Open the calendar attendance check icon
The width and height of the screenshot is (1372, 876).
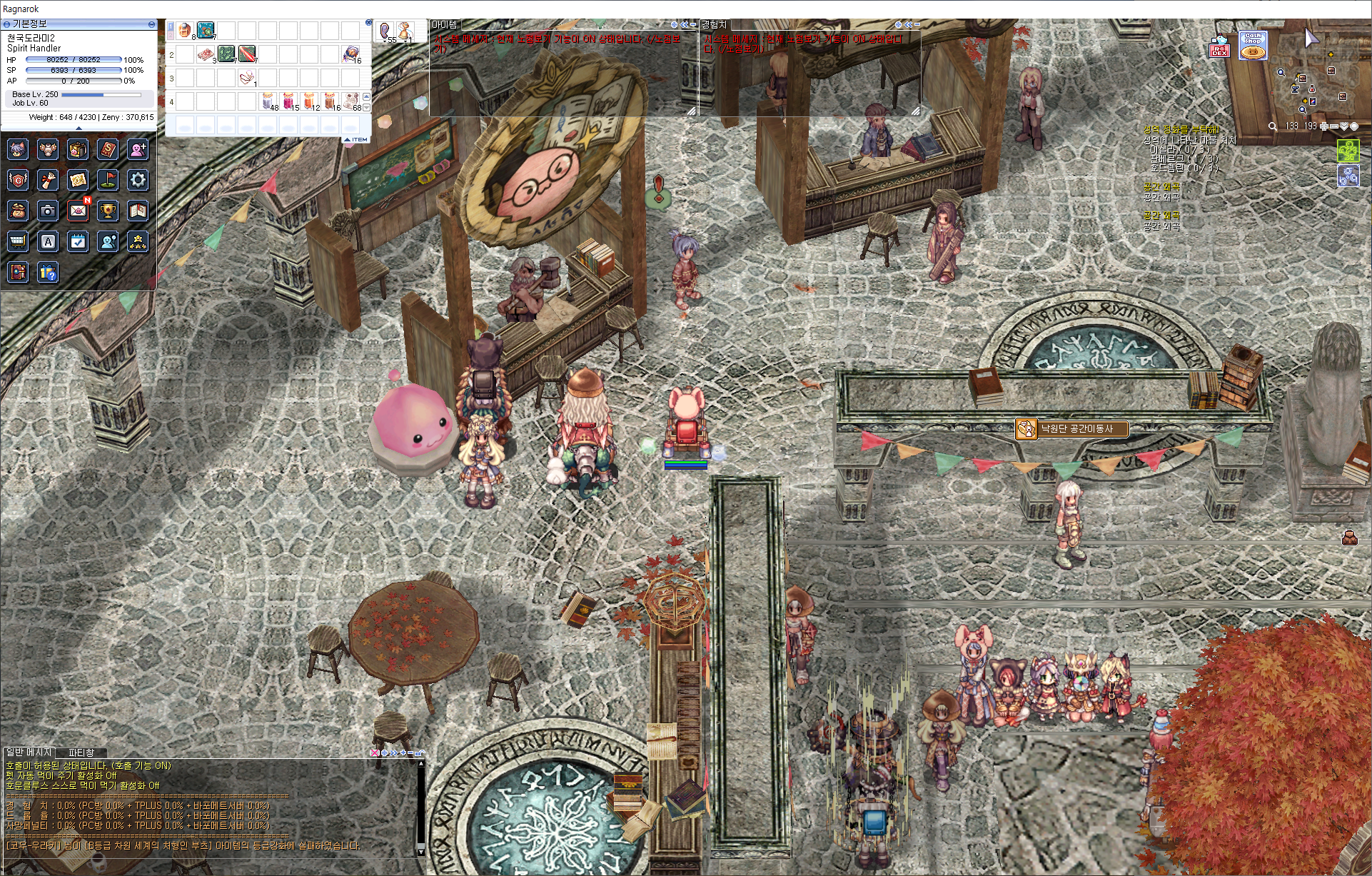coord(79,241)
